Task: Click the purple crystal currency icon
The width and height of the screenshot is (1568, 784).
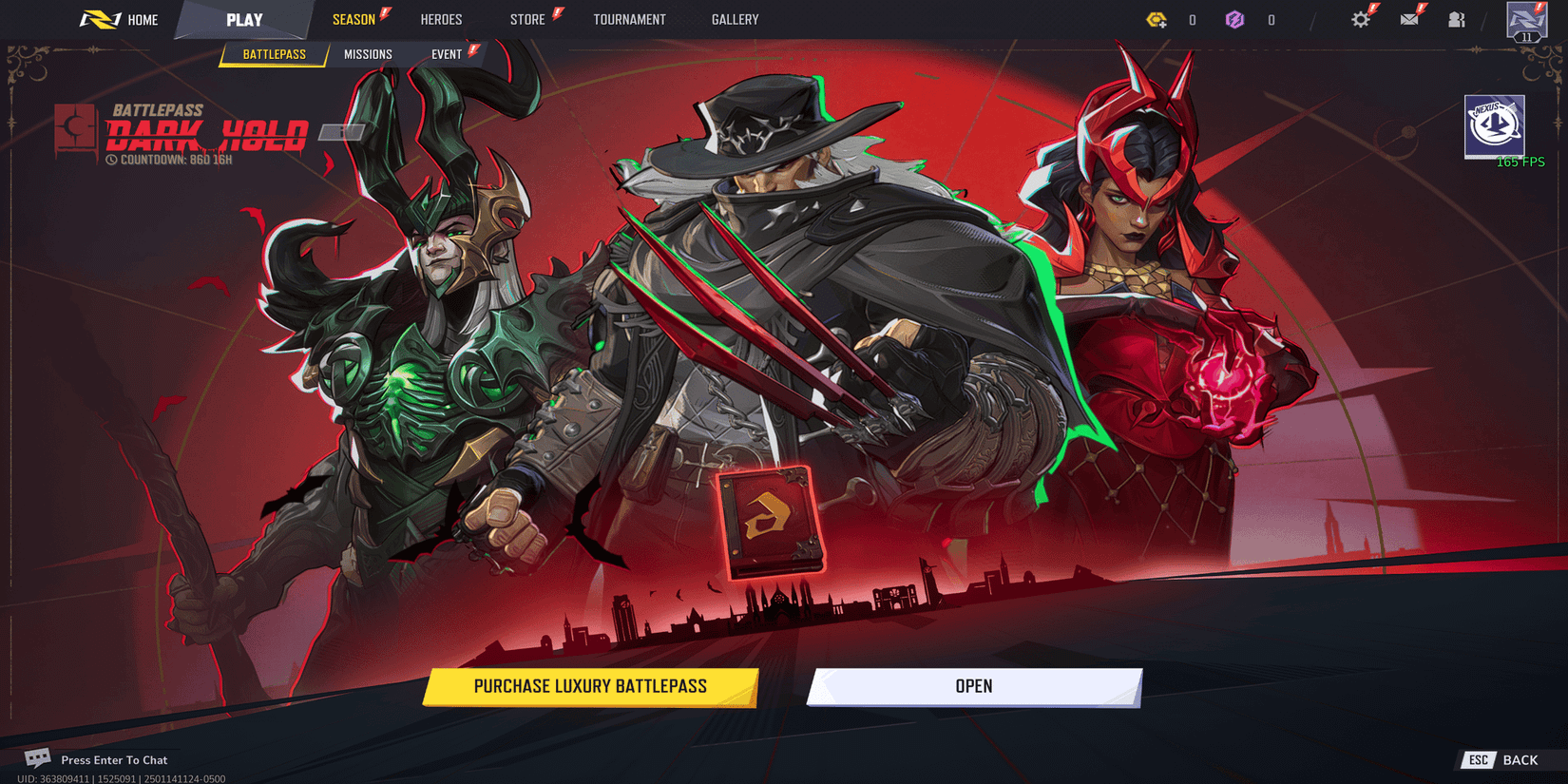Action: pyautogui.click(x=1236, y=19)
